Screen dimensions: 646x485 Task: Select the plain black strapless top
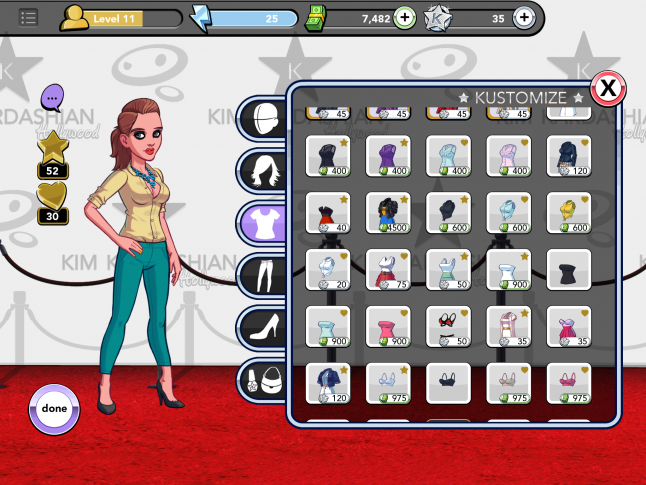568,270
